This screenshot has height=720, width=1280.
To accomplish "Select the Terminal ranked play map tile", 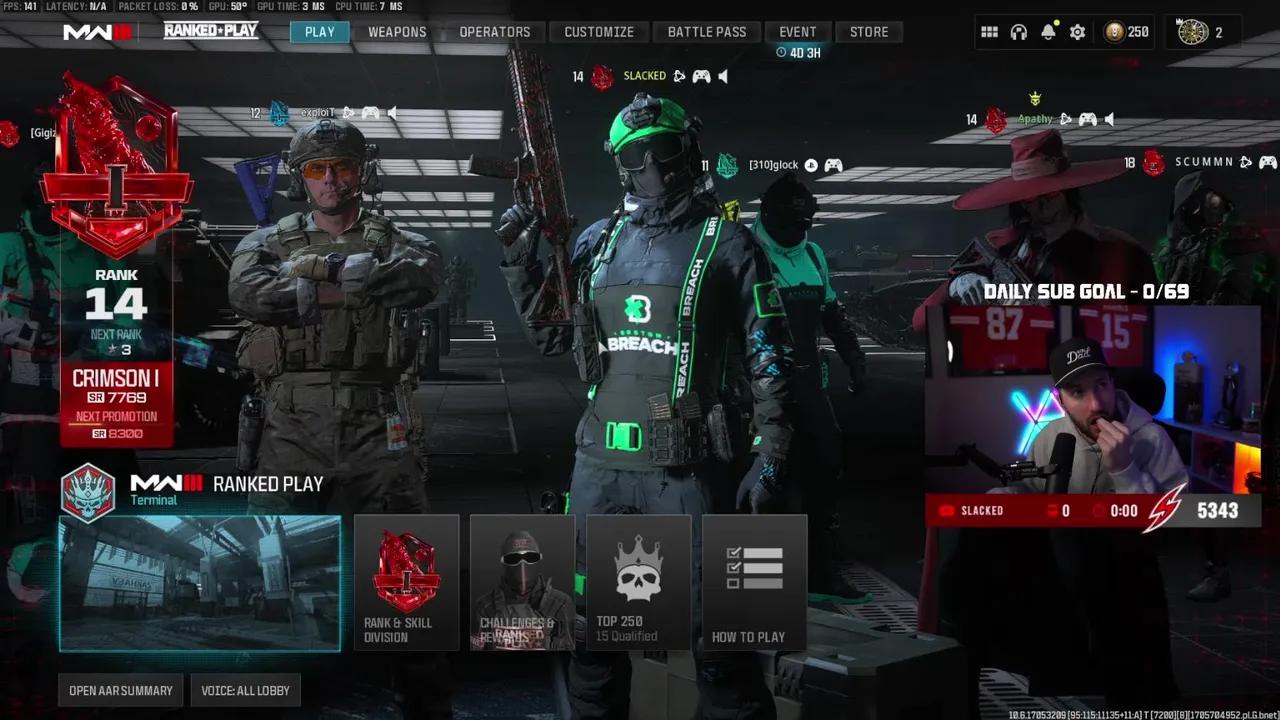I will [x=200, y=583].
